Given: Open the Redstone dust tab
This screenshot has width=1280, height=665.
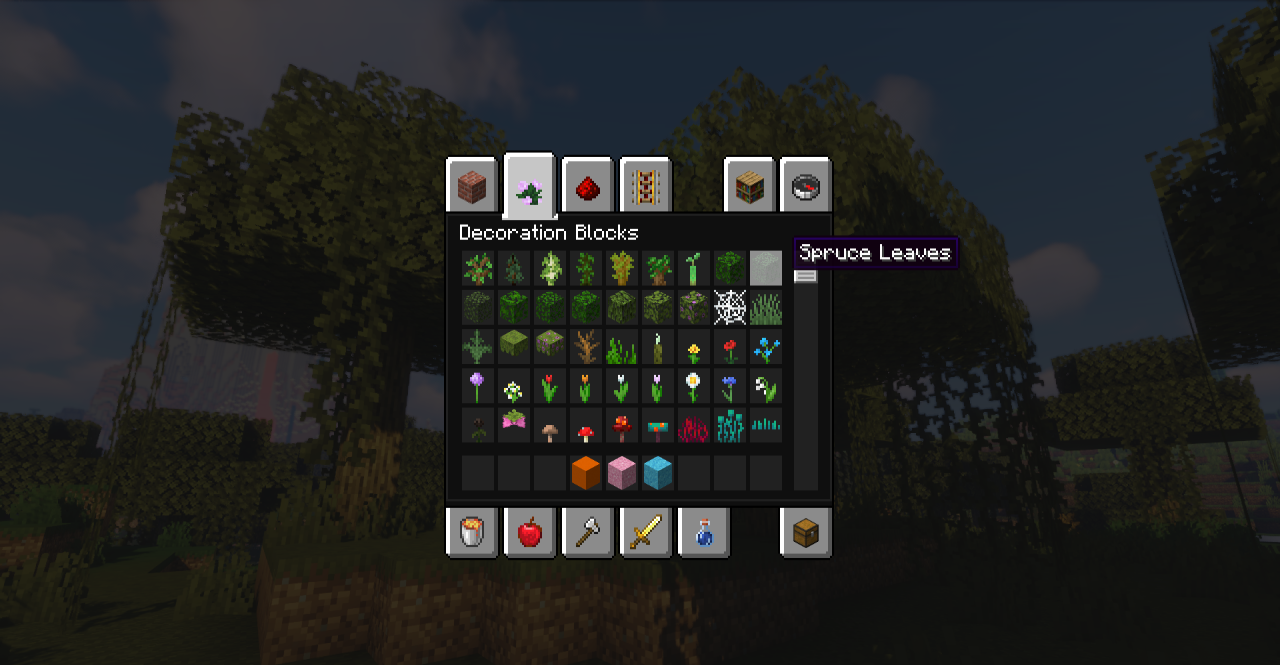Looking at the screenshot, I should pyautogui.click(x=587, y=186).
